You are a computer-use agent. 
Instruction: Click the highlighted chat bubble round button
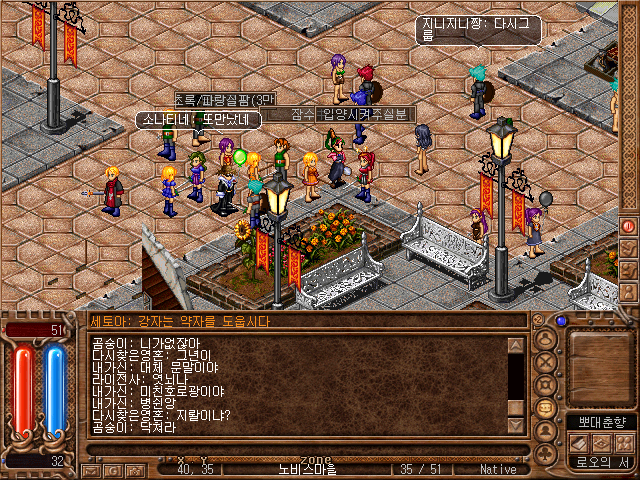tap(545, 408)
